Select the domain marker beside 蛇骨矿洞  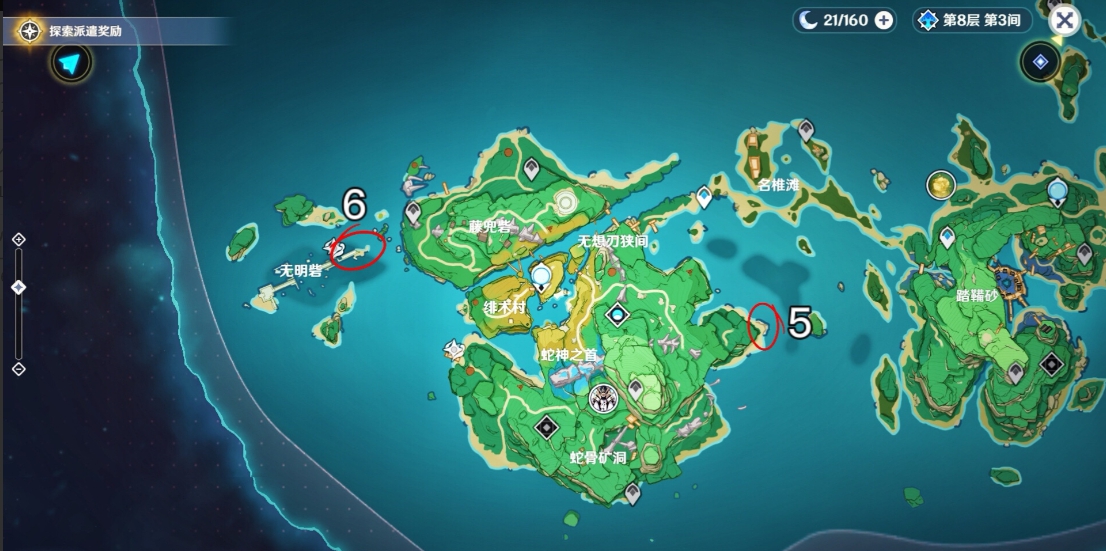click(546, 428)
